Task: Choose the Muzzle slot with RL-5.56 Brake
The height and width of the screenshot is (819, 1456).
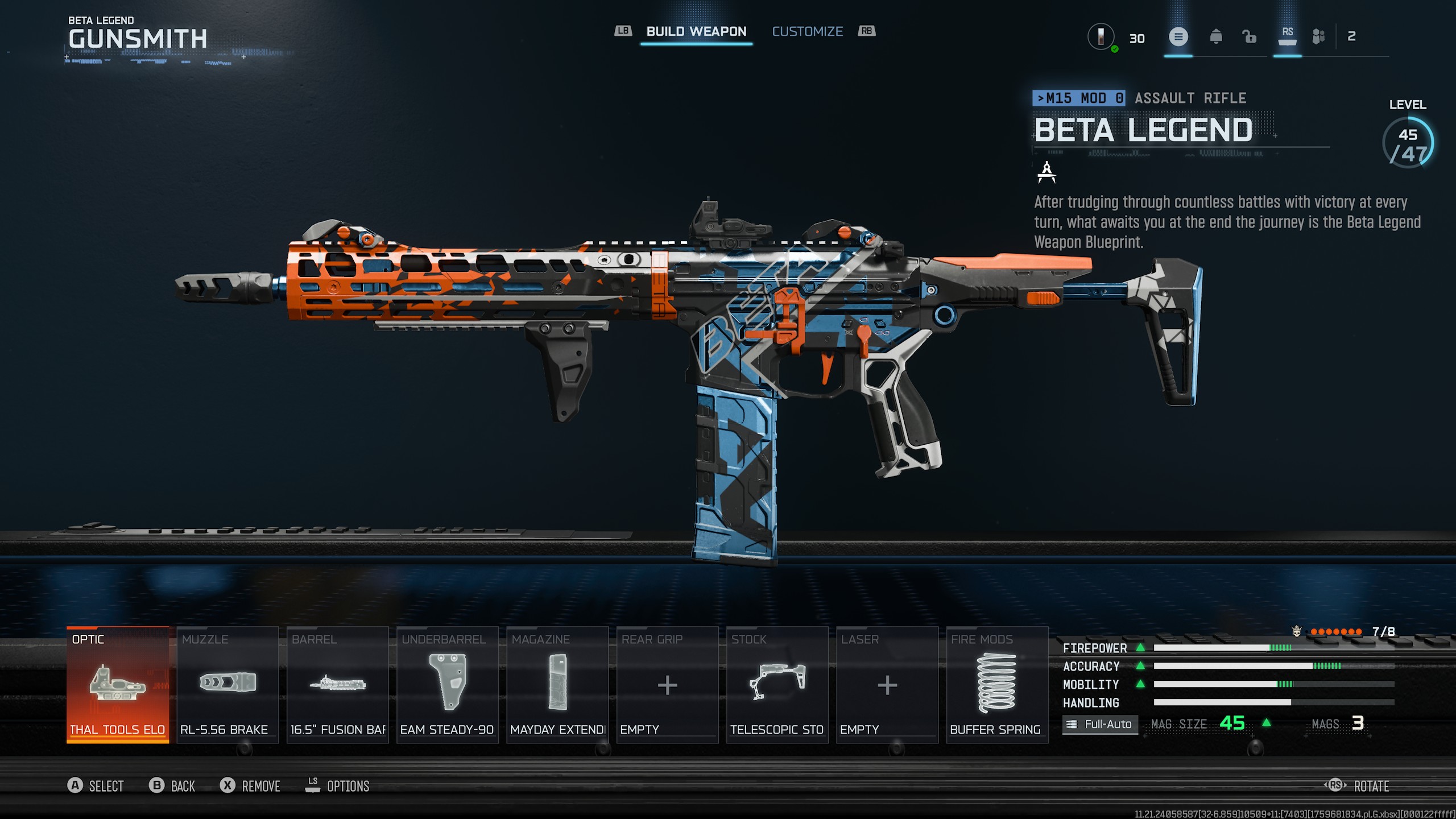Action: 227,685
